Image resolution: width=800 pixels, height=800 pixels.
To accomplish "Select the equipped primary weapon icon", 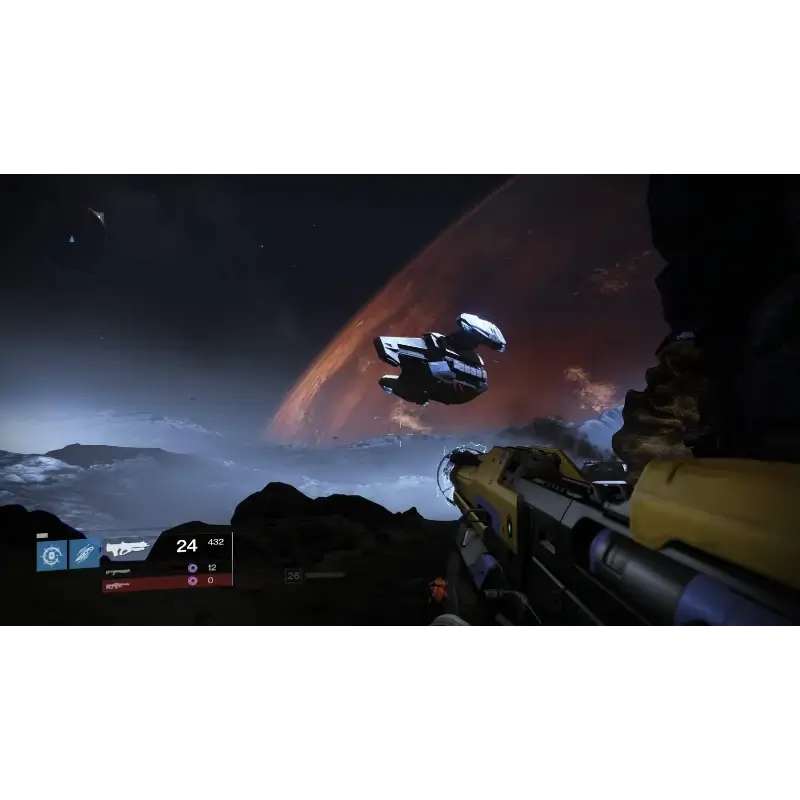I will point(127,547).
